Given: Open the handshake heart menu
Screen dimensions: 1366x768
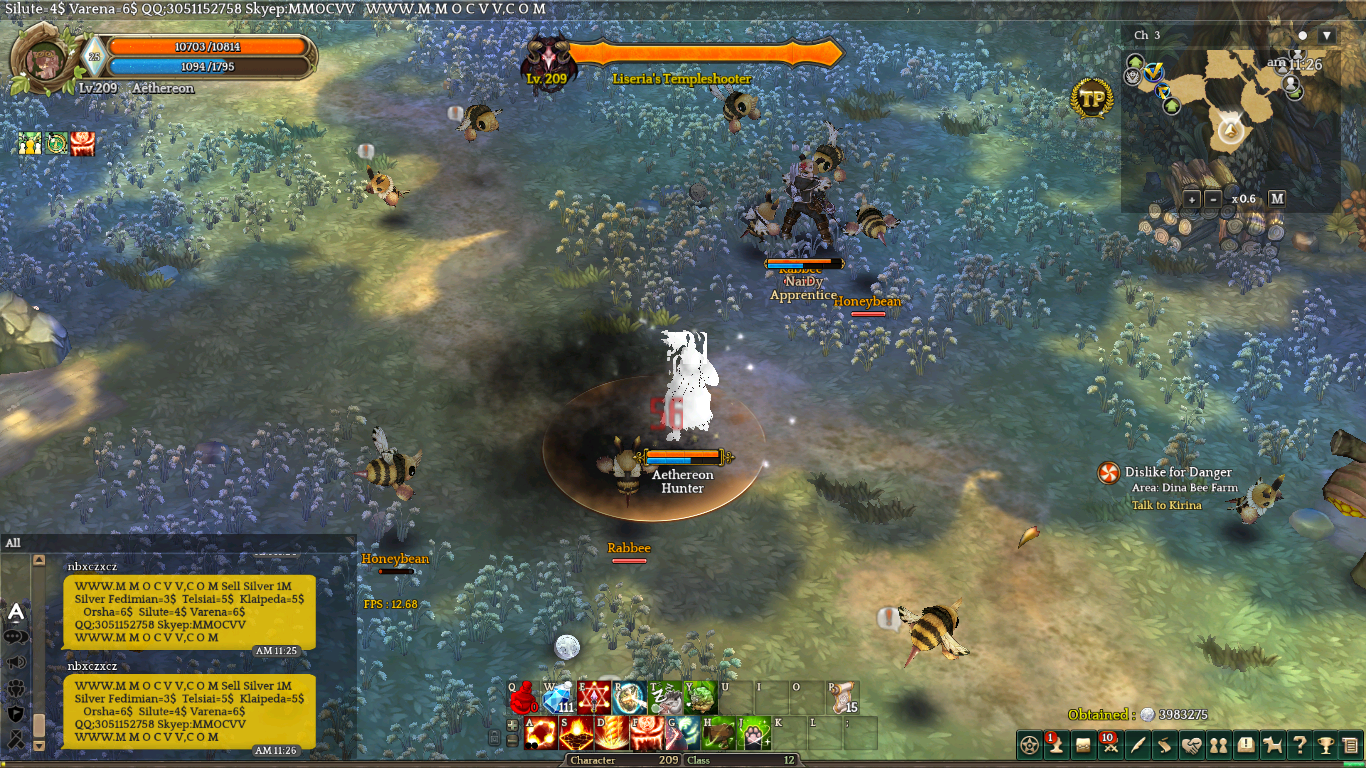Looking at the screenshot, I should point(1192,745).
